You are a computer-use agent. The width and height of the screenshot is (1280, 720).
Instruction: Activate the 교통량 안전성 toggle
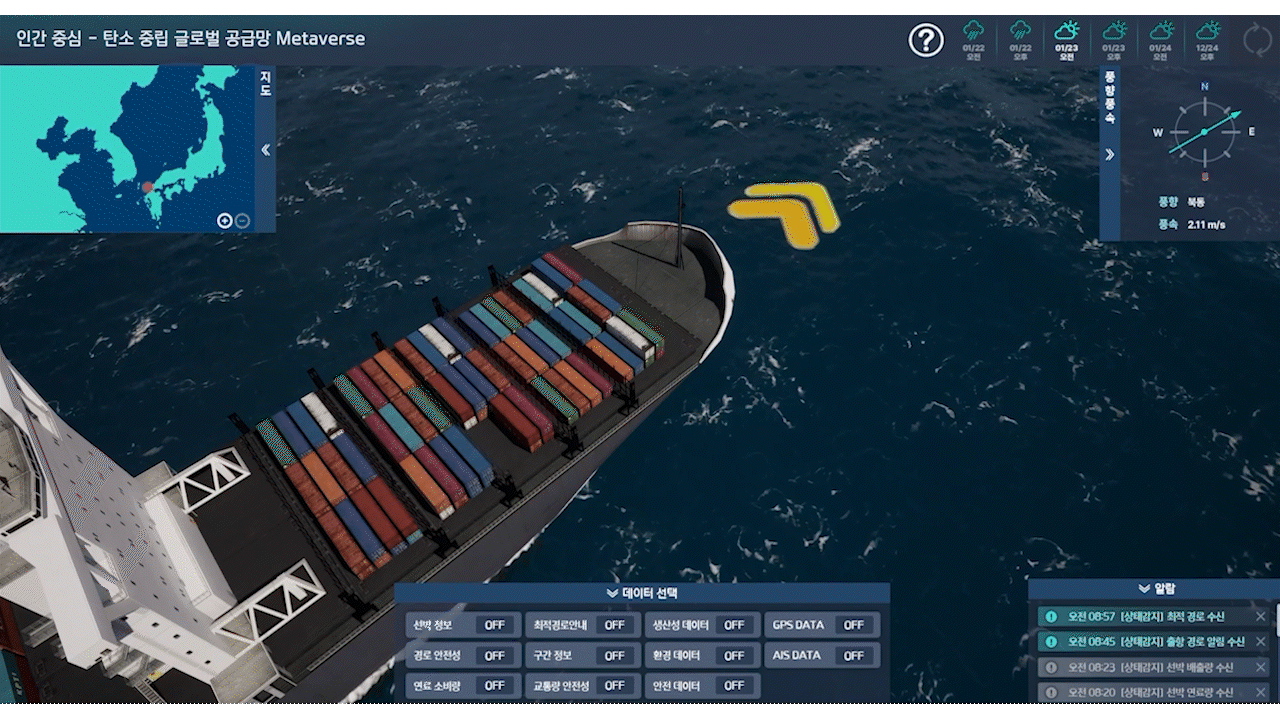[614, 686]
